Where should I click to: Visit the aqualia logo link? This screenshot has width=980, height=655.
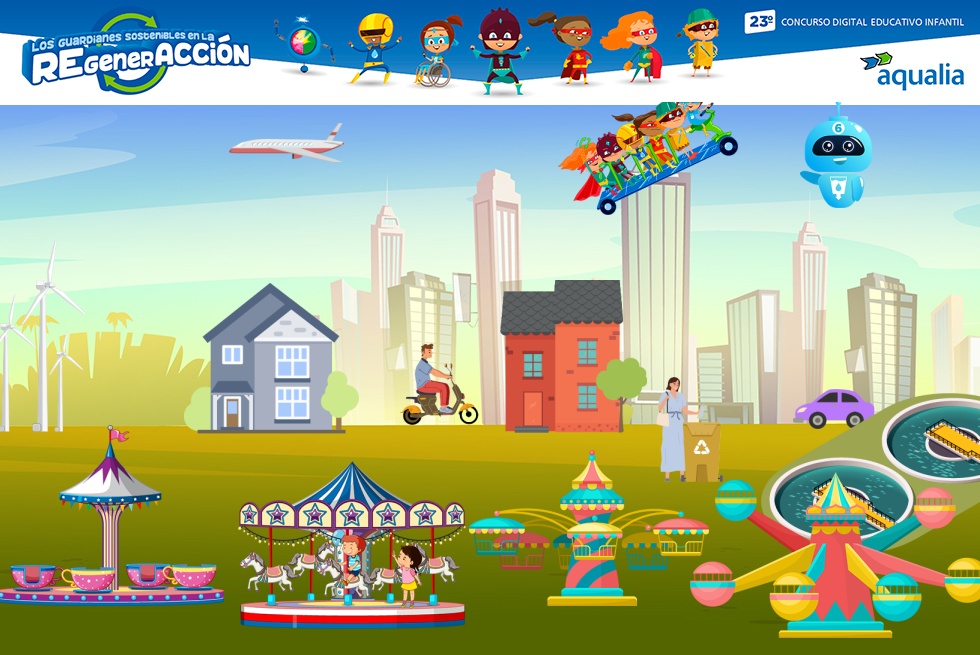coord(911,70)
